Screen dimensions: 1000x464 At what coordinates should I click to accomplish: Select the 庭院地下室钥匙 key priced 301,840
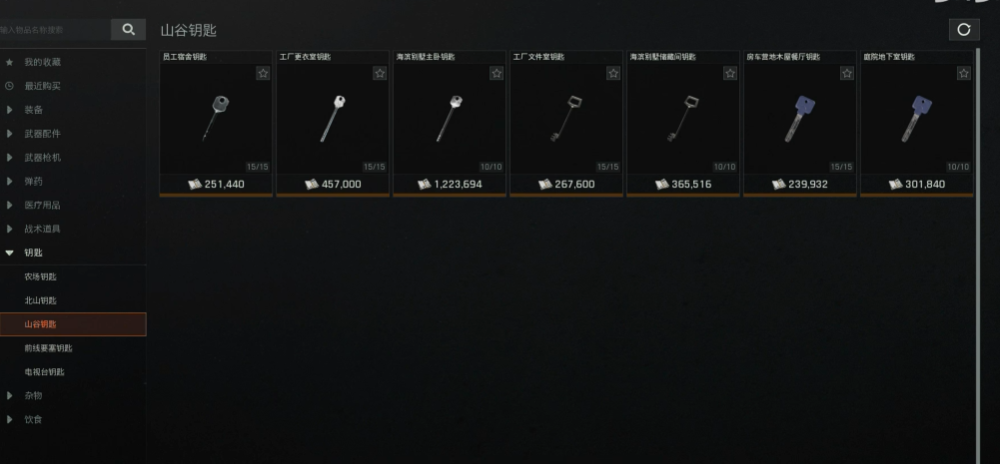tap(916, 120)
